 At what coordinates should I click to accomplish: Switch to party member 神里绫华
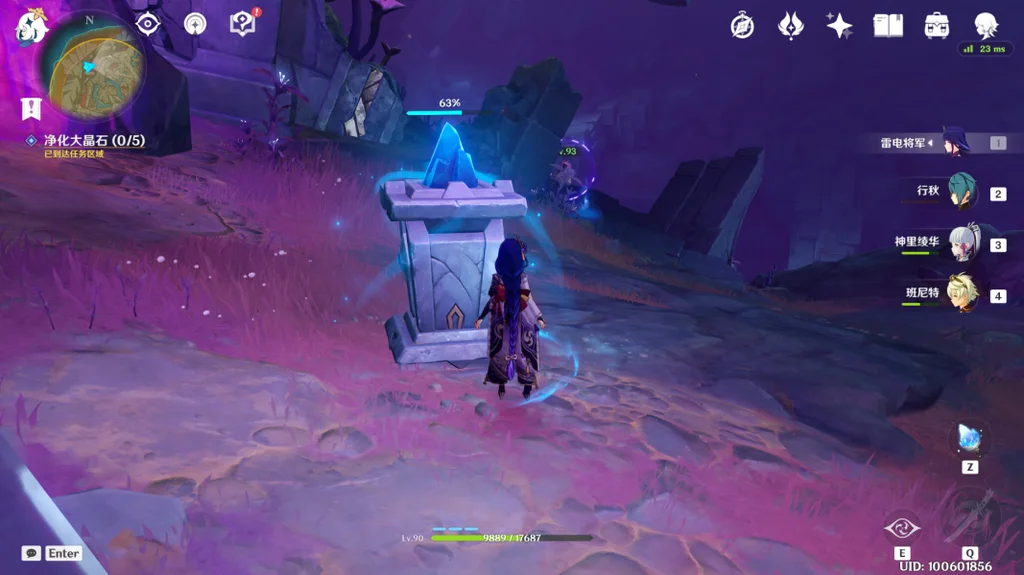pos(962,243)
